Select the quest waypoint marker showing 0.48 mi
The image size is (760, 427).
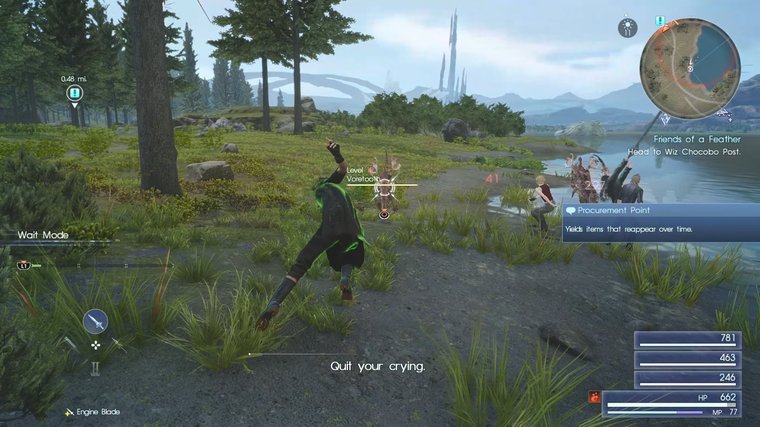click(x=73, y=94)
